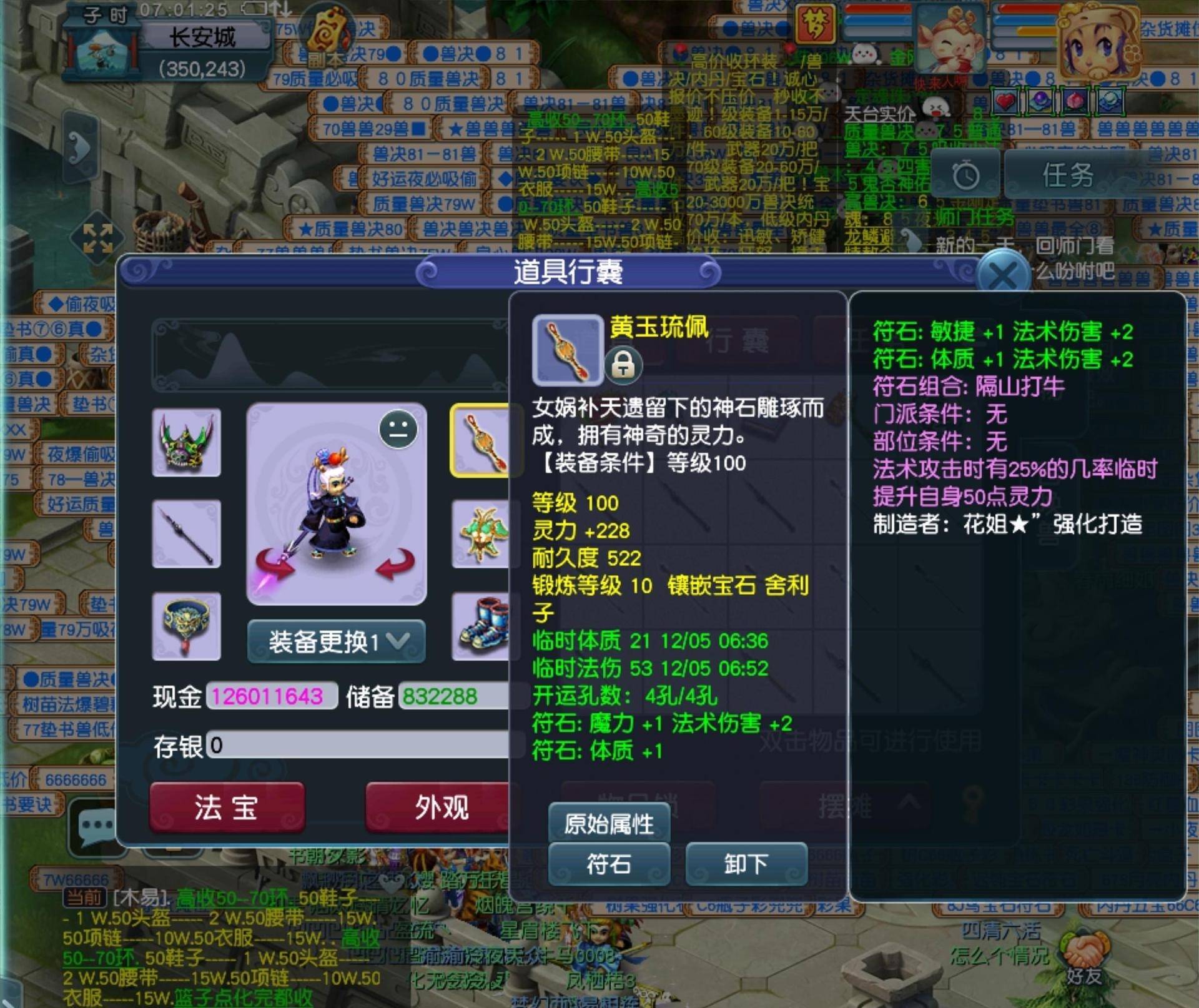Close the 道具行囊 inventory window
Image resolution: width=1199 pixels, height=1008 pixels.
[1002, 275]
